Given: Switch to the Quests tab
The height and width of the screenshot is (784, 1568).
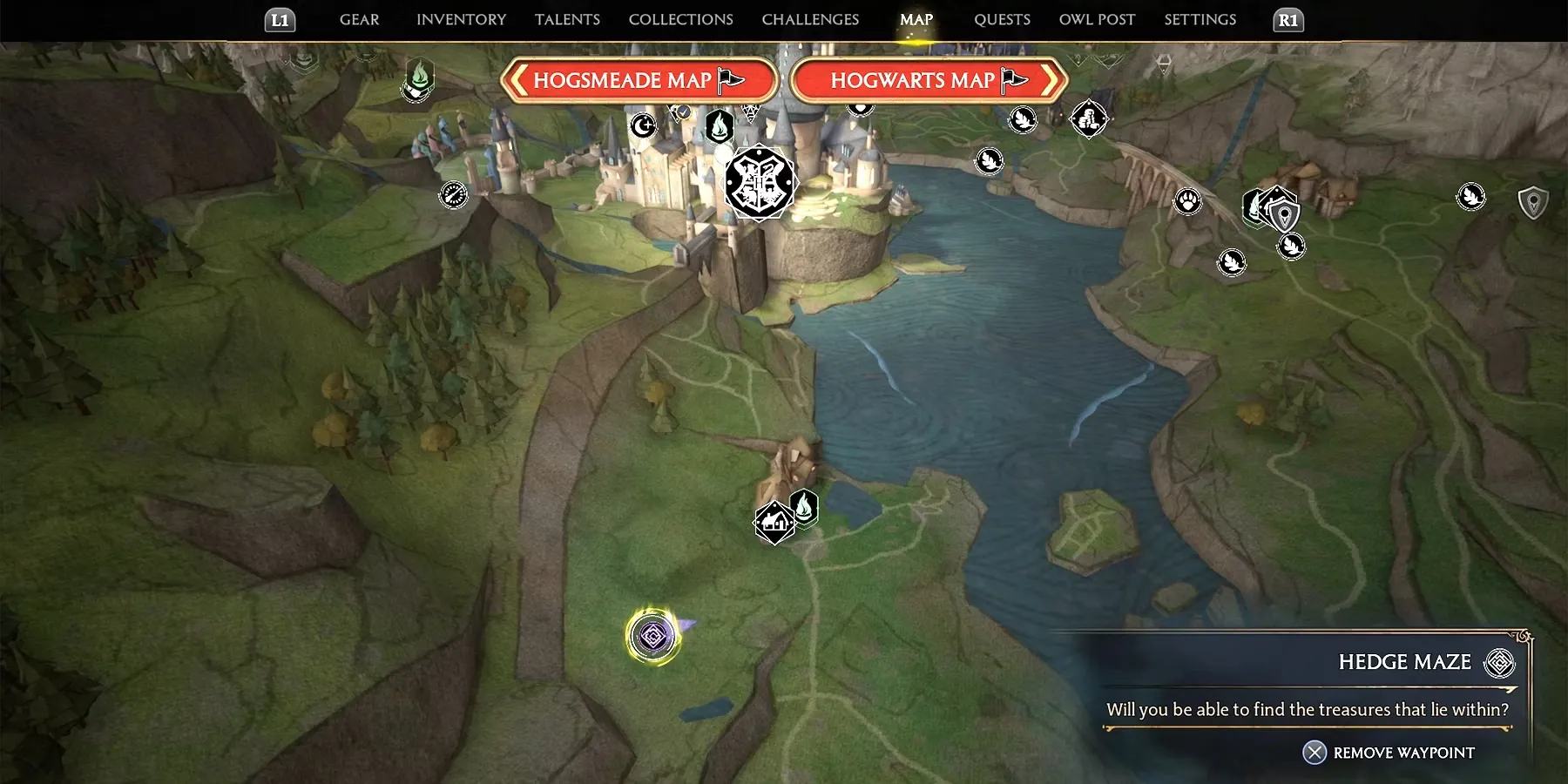Looking at the screenshot, I should 1002,19.
